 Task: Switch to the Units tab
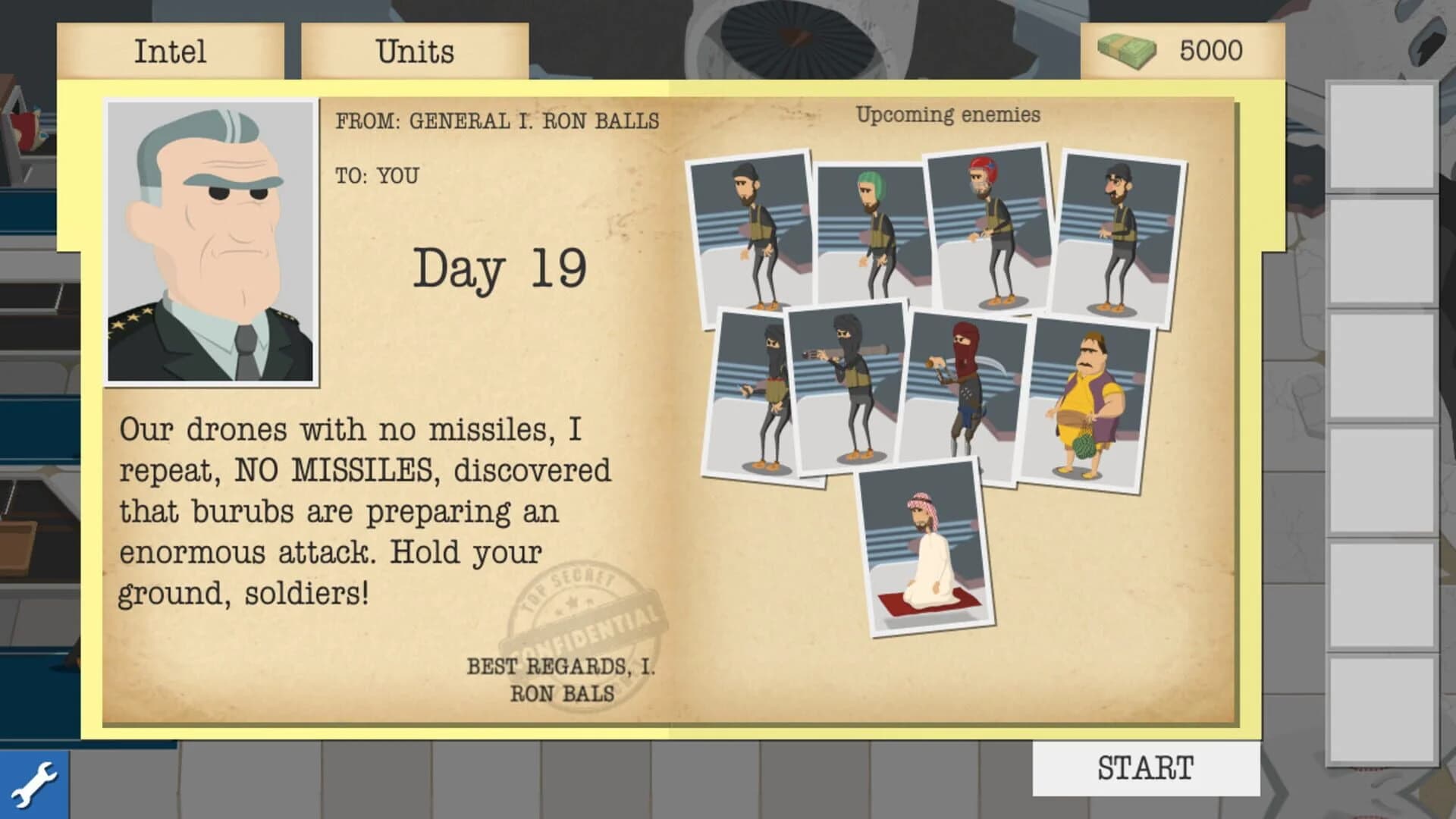(414, 50)
